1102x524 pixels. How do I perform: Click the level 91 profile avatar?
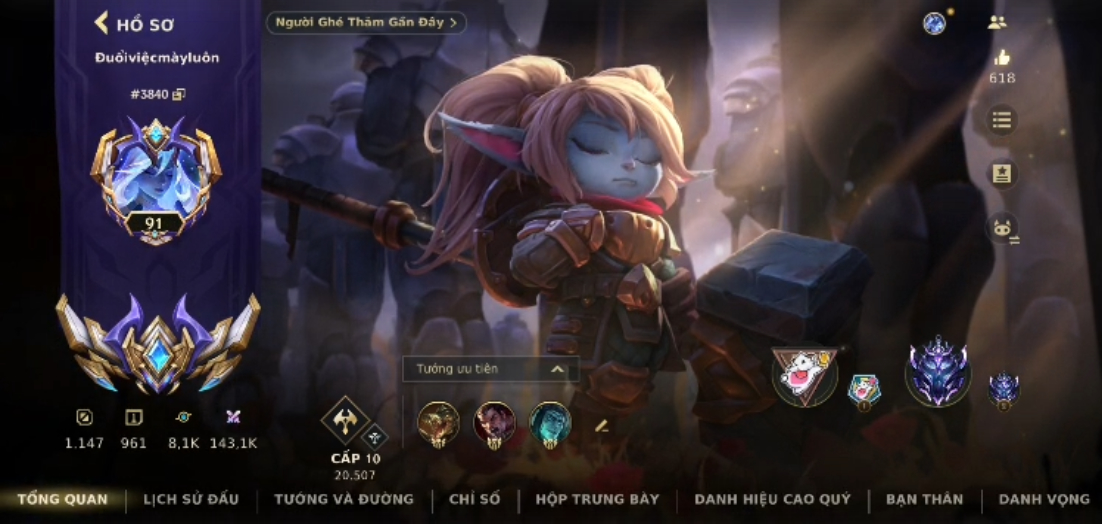tap(156, 180)
